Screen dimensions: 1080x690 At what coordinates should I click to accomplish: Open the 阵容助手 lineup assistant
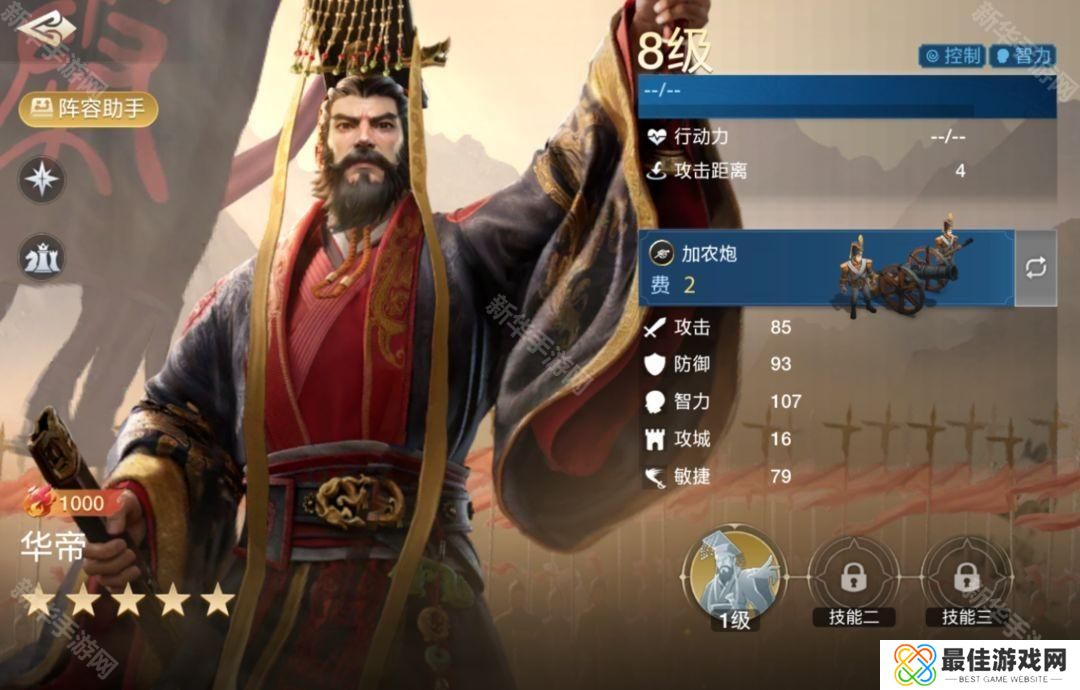(88, 109)
